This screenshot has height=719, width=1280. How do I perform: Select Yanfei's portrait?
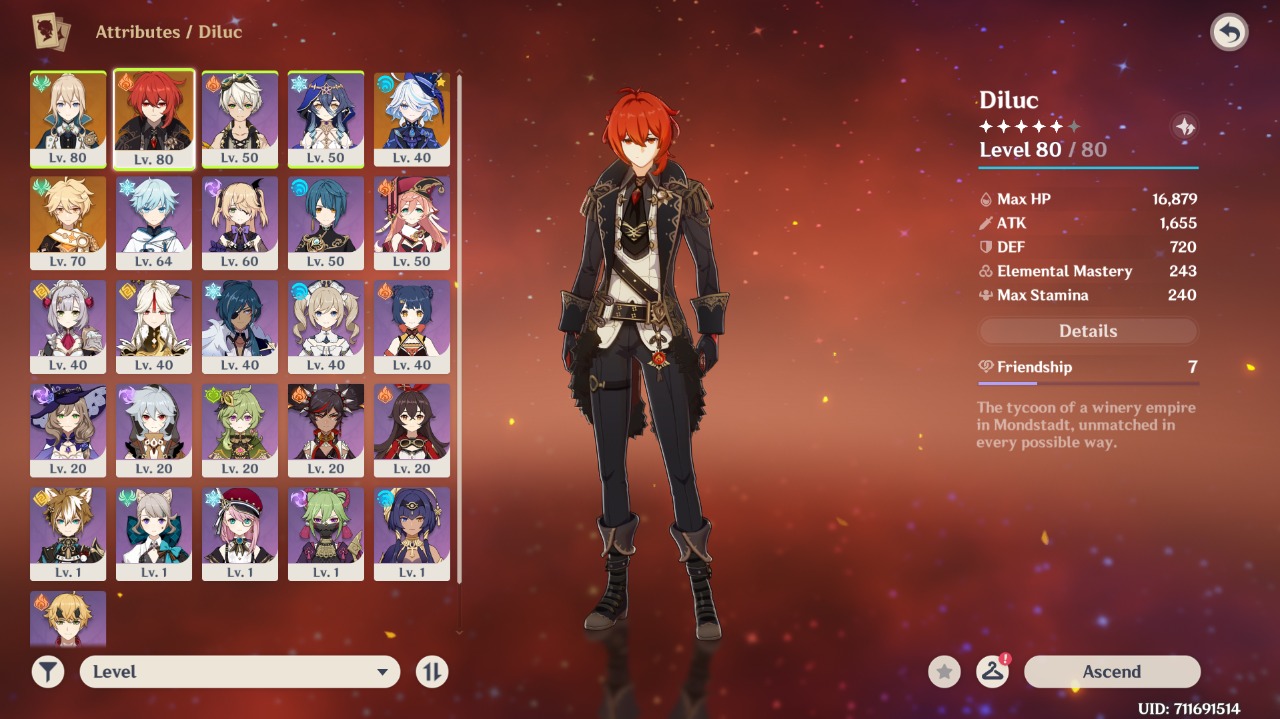412,222
